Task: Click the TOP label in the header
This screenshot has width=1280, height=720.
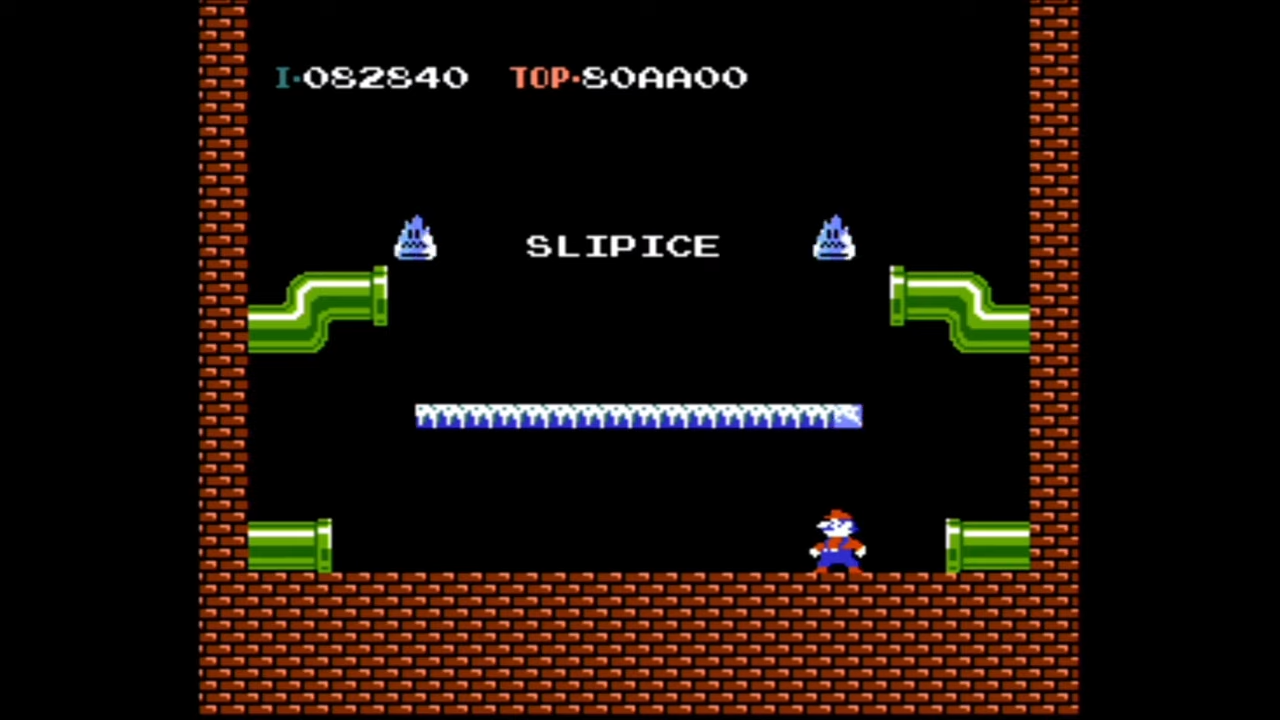Action: pos(540,78)
